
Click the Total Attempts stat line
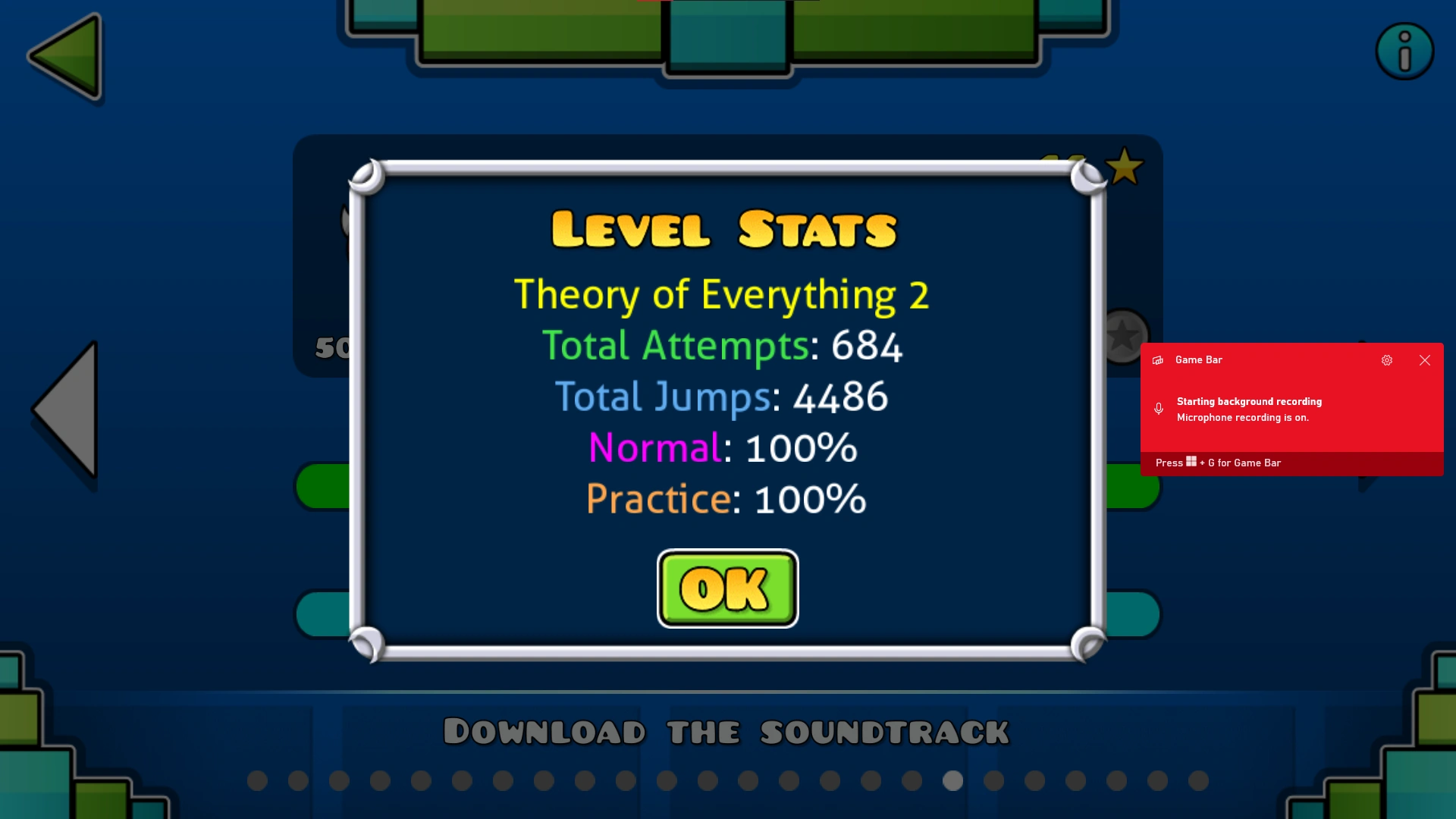coord(723,346)
